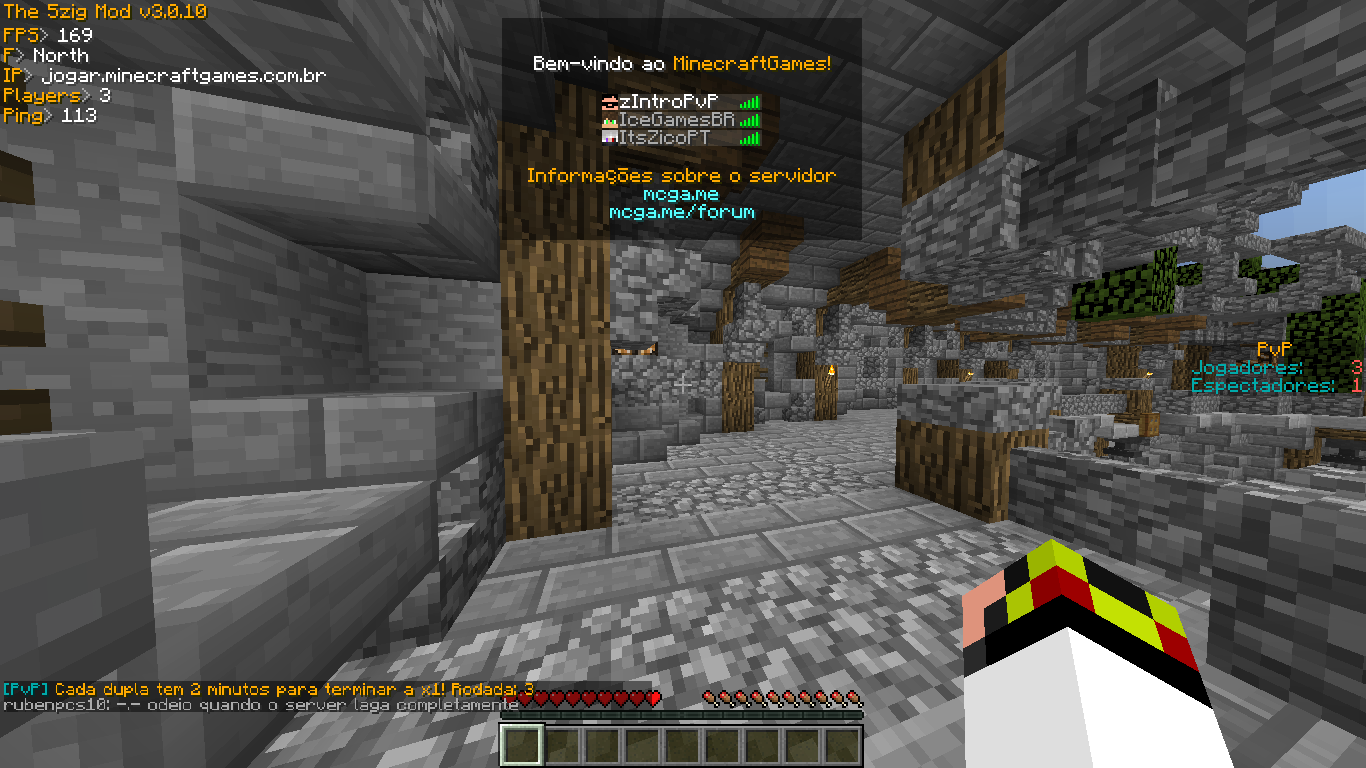
Task: Choose IceGamesBR in the player list
Action: (x=676, y=120)
